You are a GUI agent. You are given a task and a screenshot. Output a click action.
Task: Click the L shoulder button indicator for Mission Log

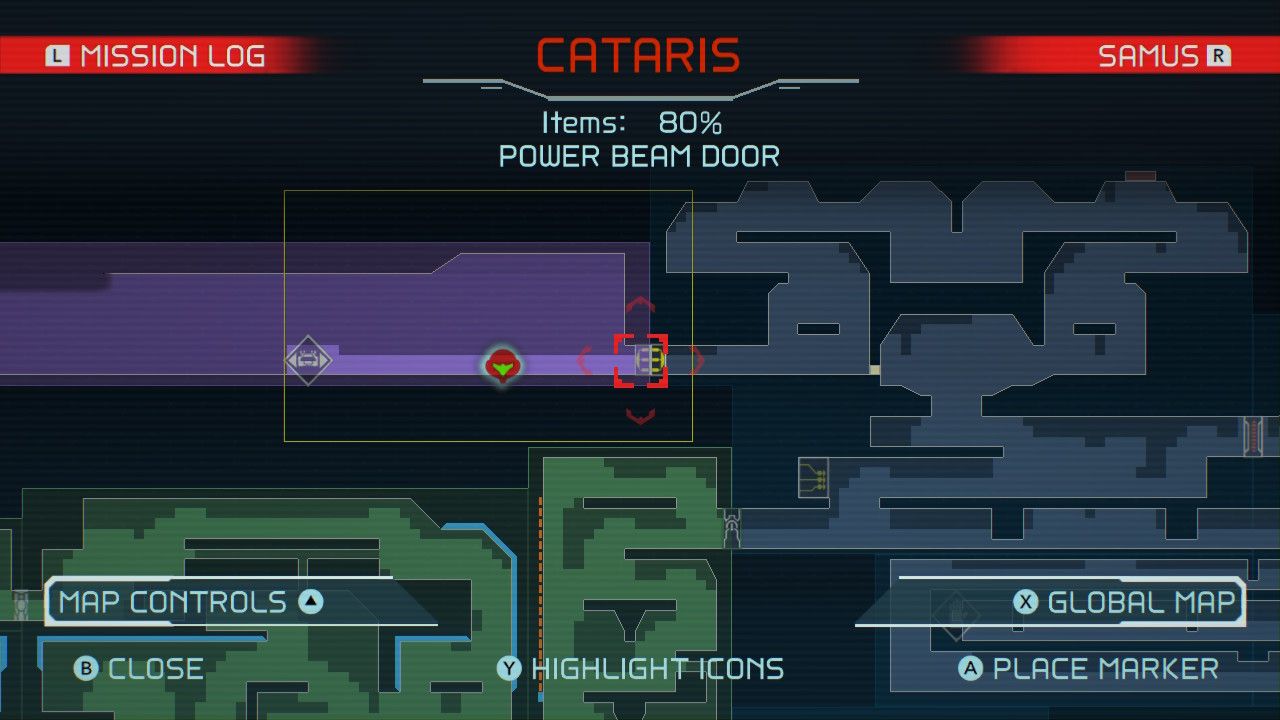click(58, 55)
